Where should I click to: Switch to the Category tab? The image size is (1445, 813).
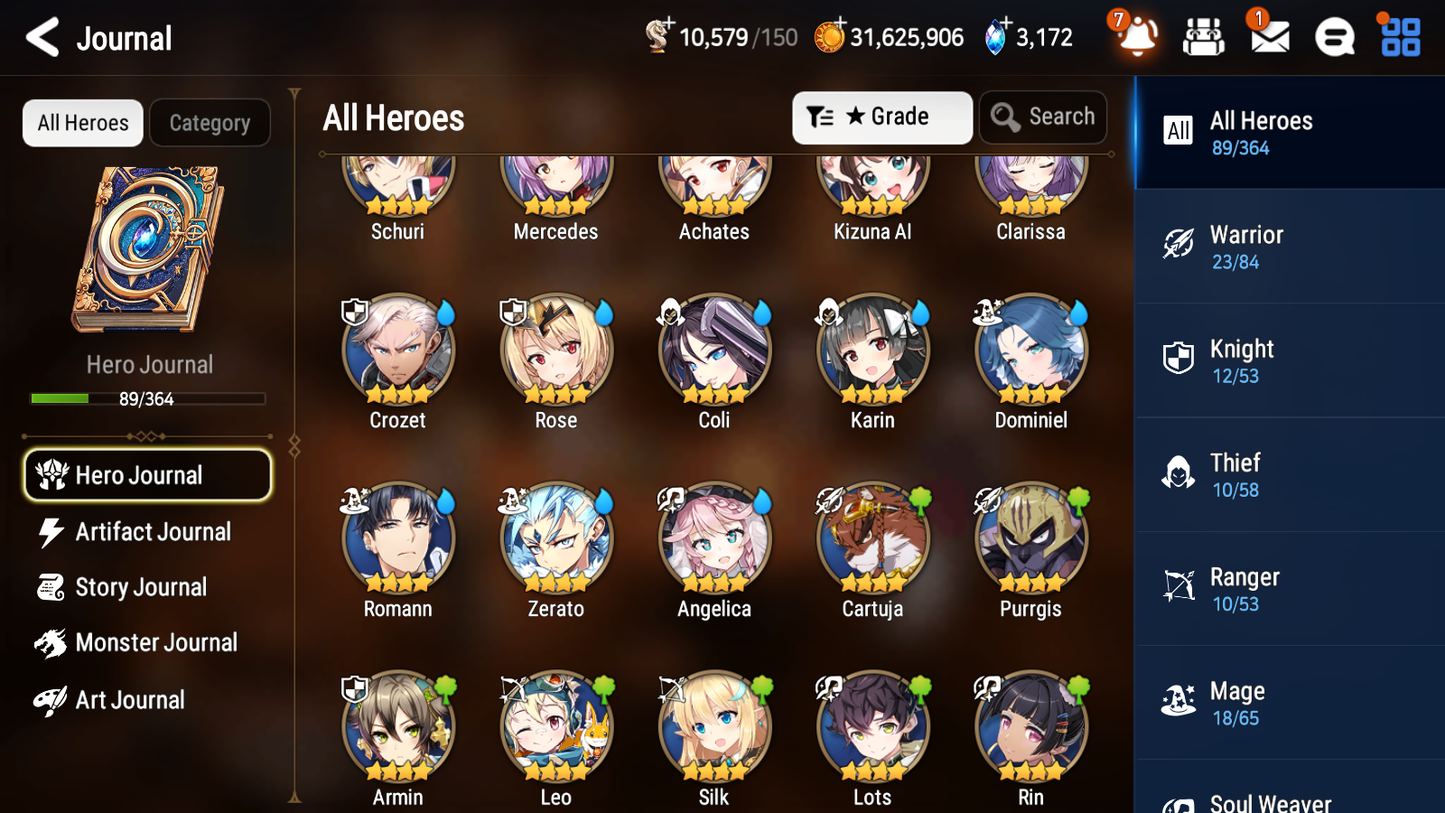point(209,122)
